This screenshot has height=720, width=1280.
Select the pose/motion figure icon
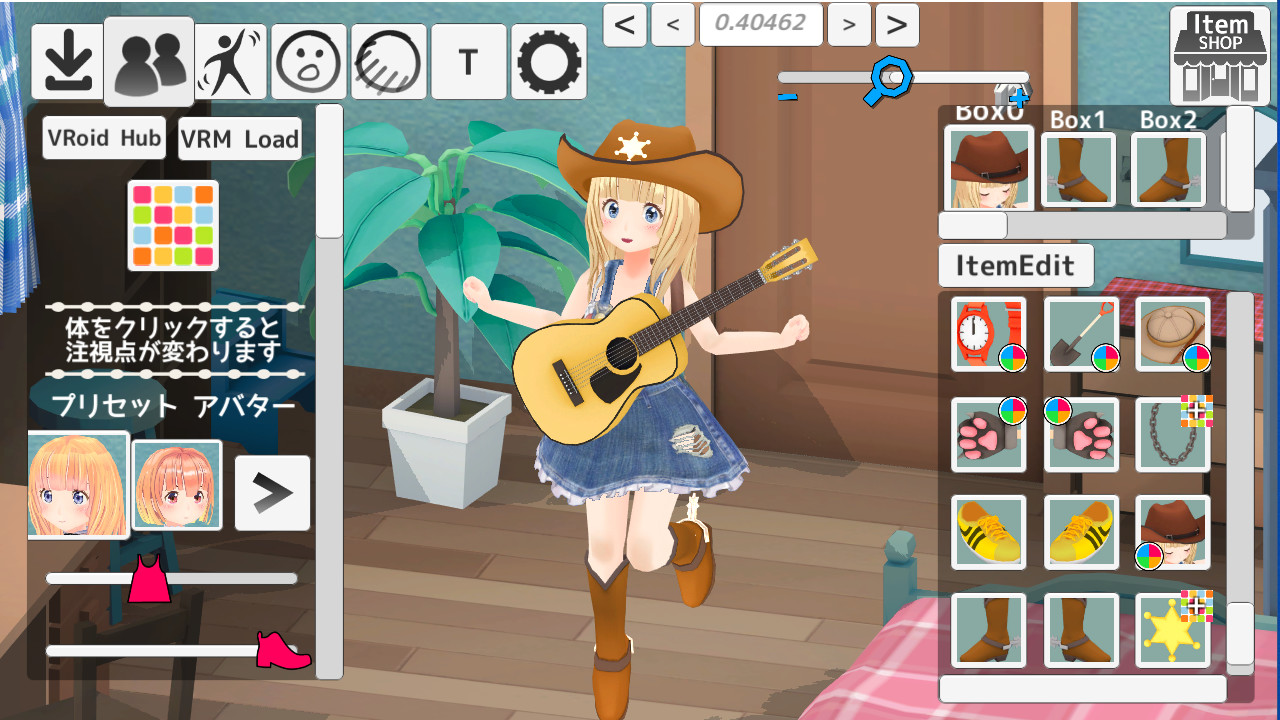(230, 61)
